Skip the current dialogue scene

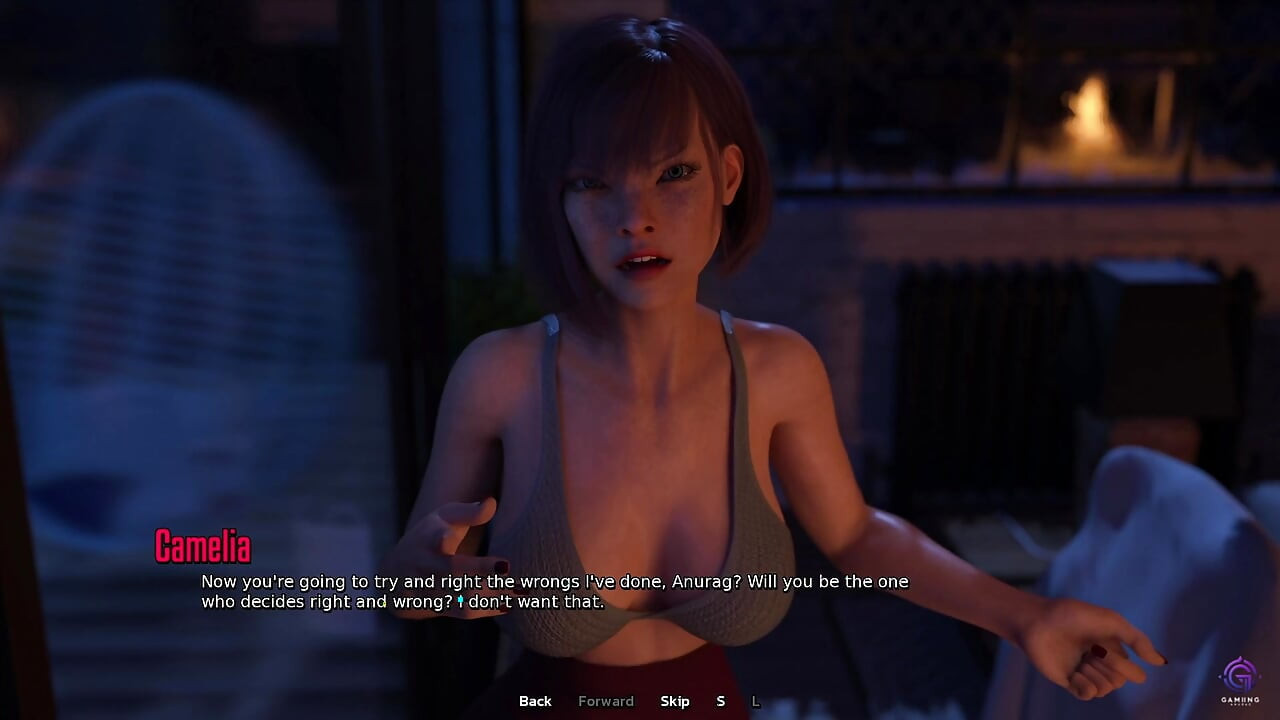coord(675,701)
